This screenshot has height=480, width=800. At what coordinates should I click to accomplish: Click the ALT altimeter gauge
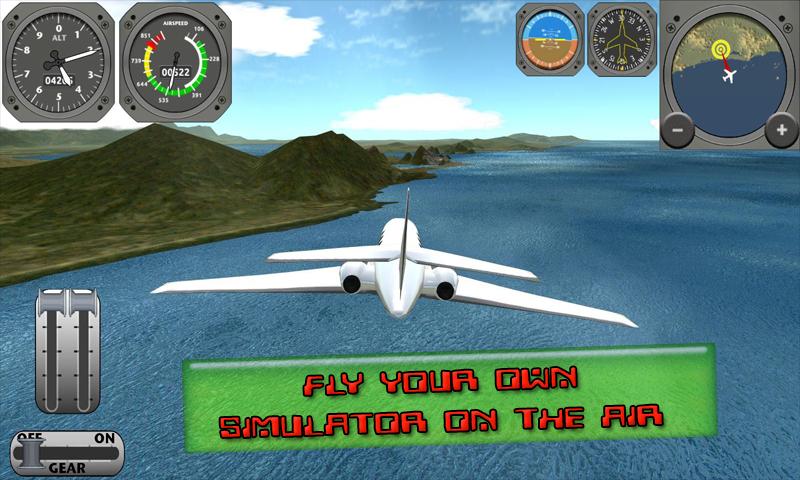pyautogui.click(x=56, y=64)
